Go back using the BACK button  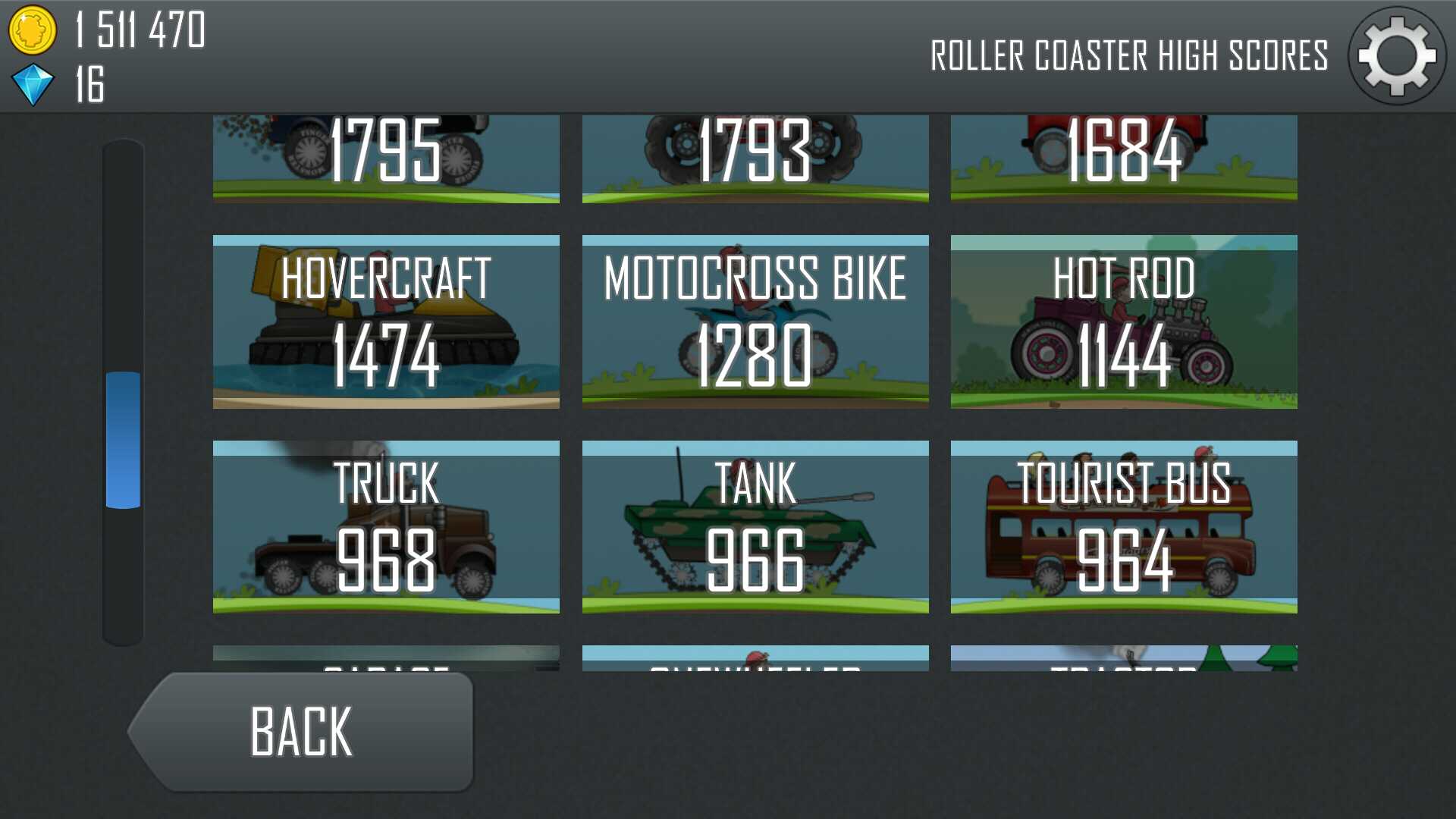point(303,732)
